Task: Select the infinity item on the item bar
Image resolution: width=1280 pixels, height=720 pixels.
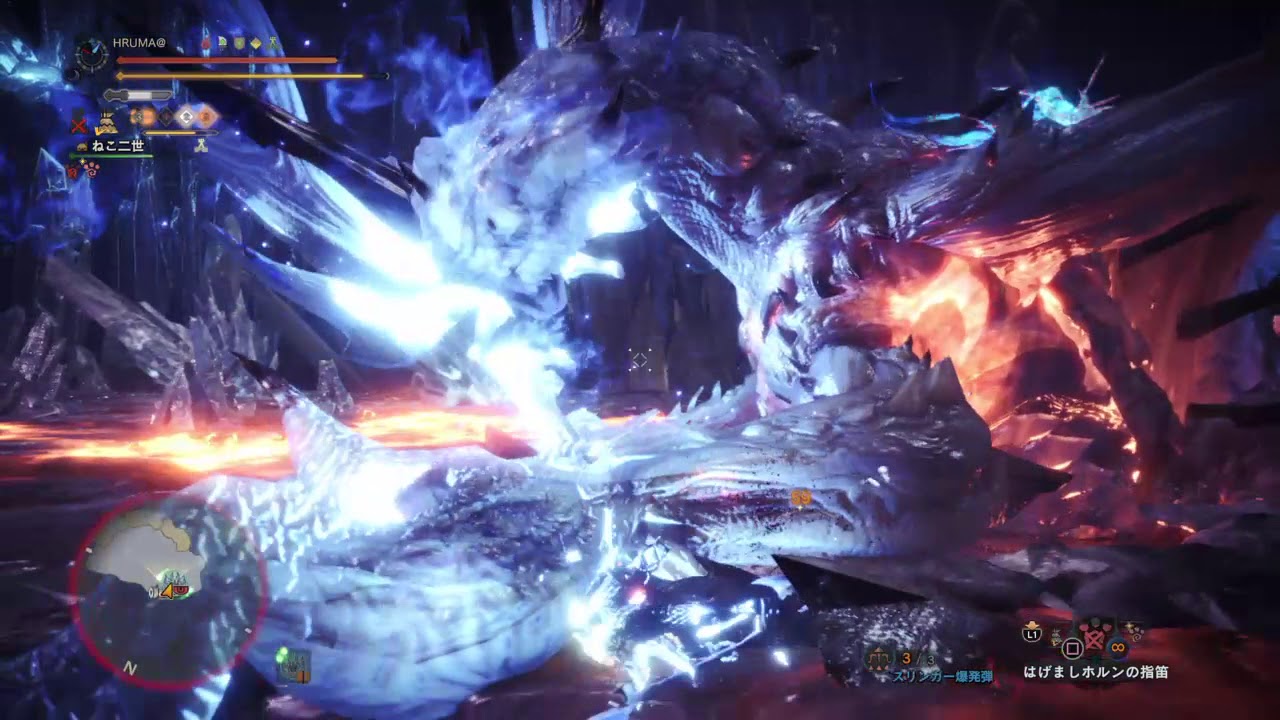Action: coord(1116,647)
